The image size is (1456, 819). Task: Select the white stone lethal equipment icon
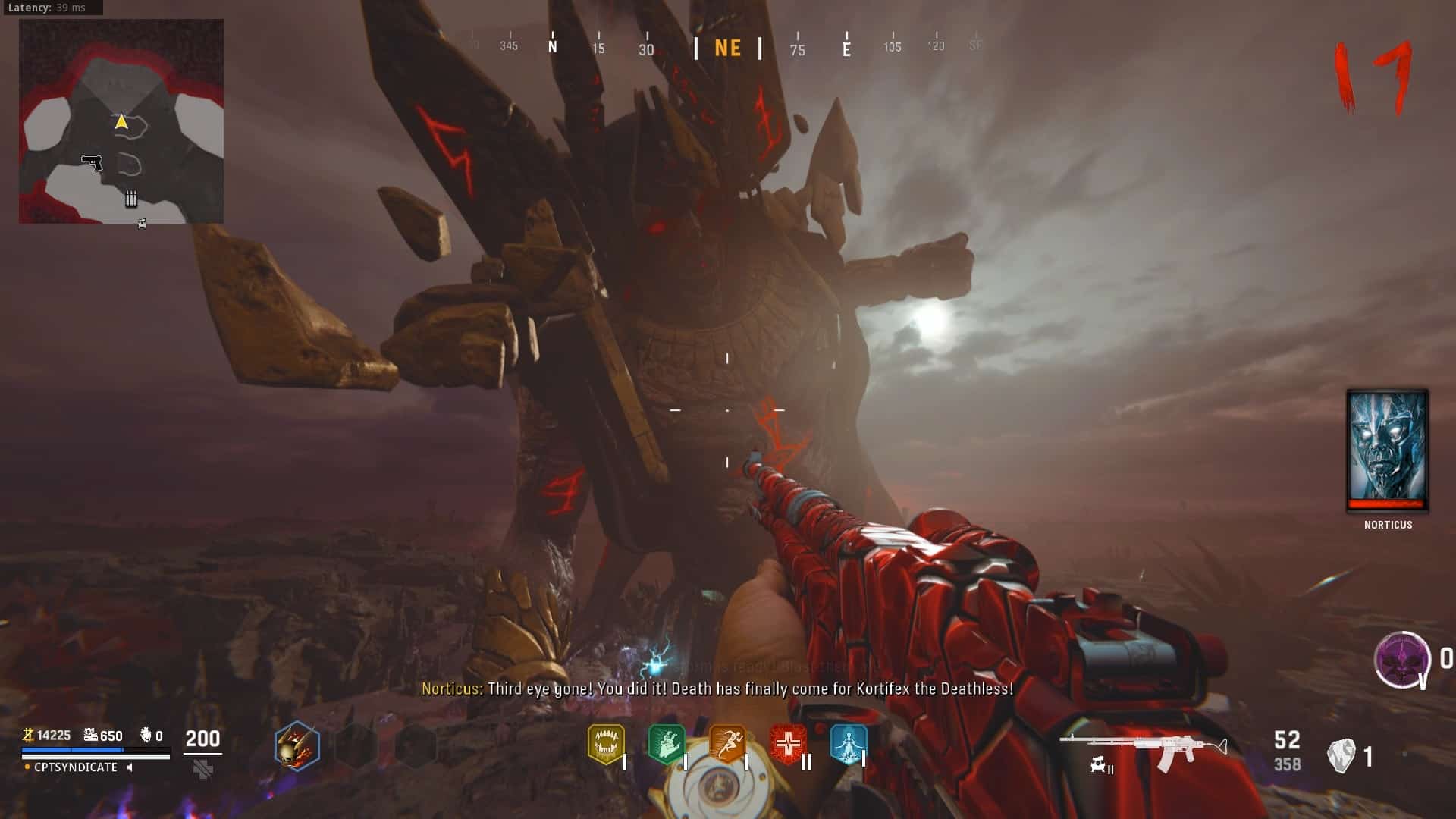coord(1341,756)
